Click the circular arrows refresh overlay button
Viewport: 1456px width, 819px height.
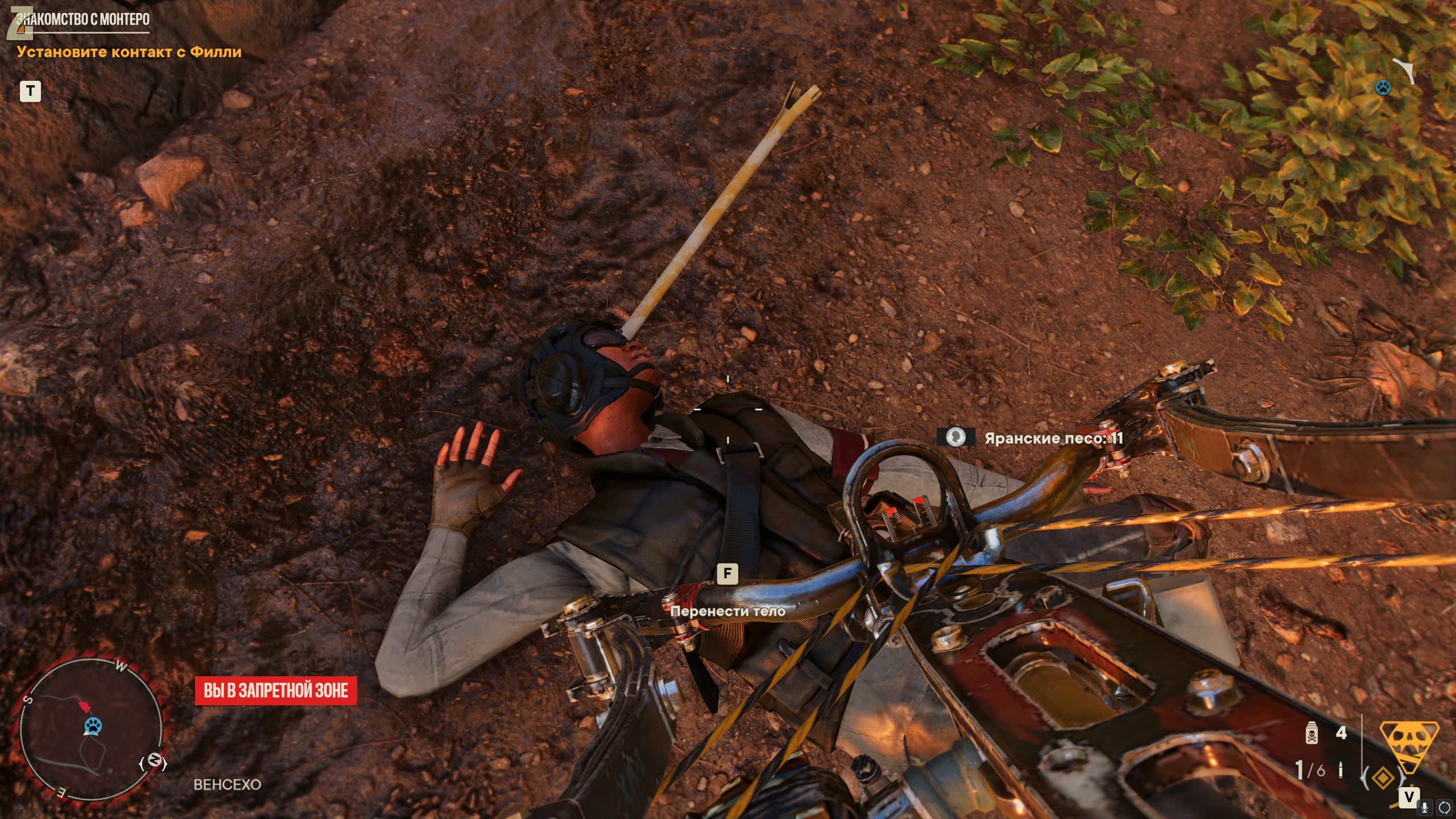coord(1445,808)
